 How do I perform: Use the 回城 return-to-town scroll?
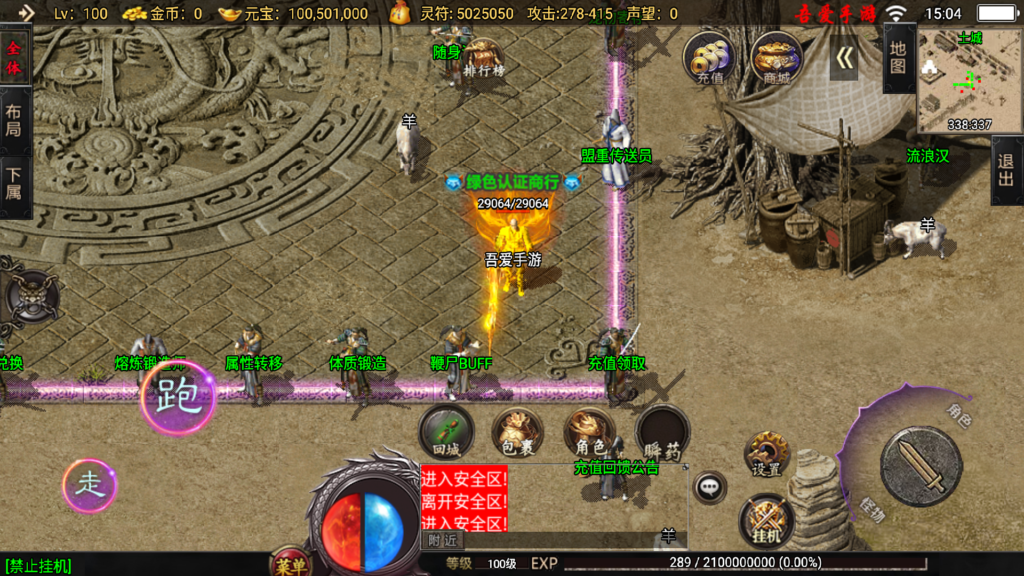click(x=447, y=433)
